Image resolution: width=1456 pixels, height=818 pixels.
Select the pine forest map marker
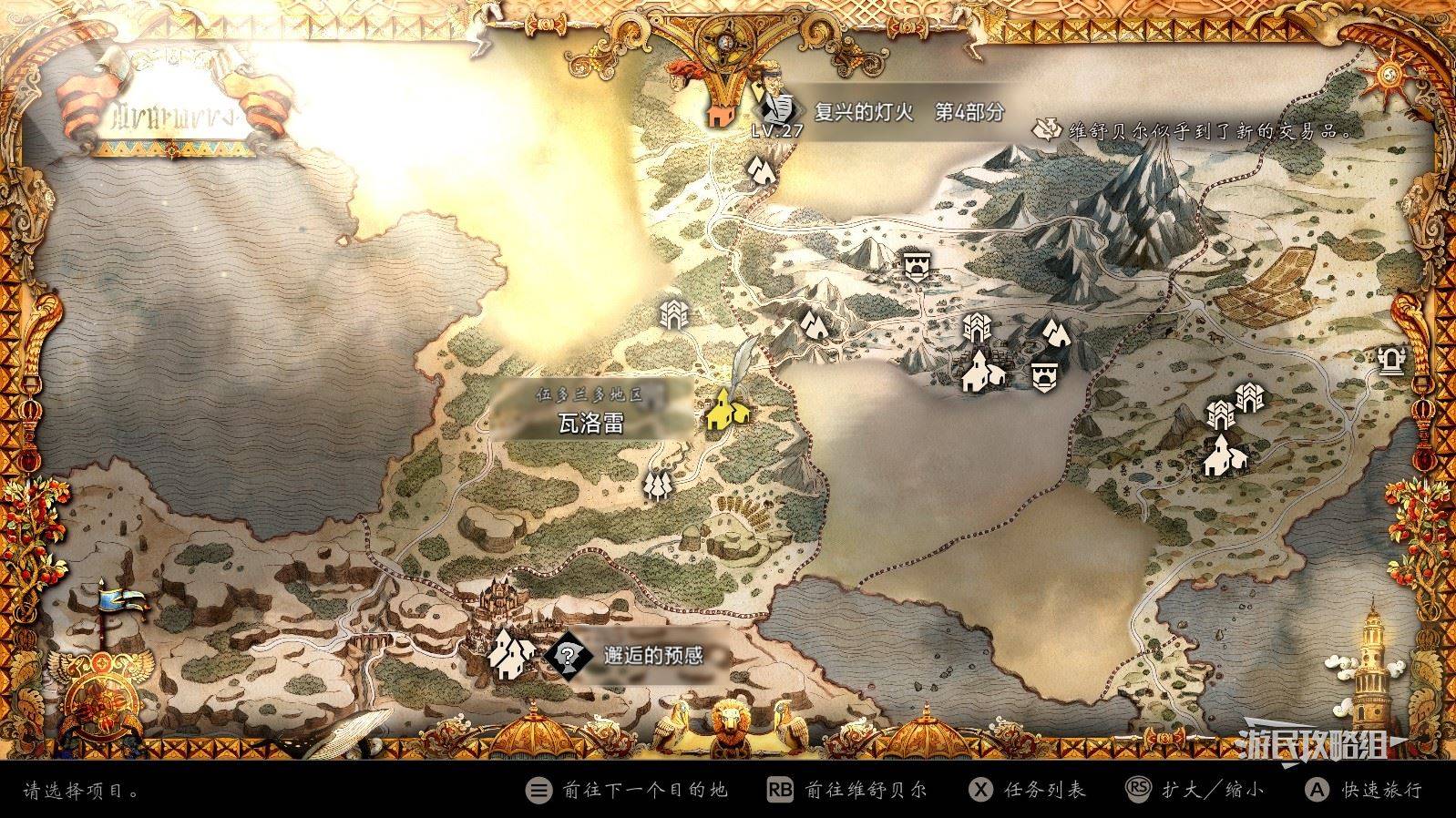pyautogui.click(x=657, y=486)
